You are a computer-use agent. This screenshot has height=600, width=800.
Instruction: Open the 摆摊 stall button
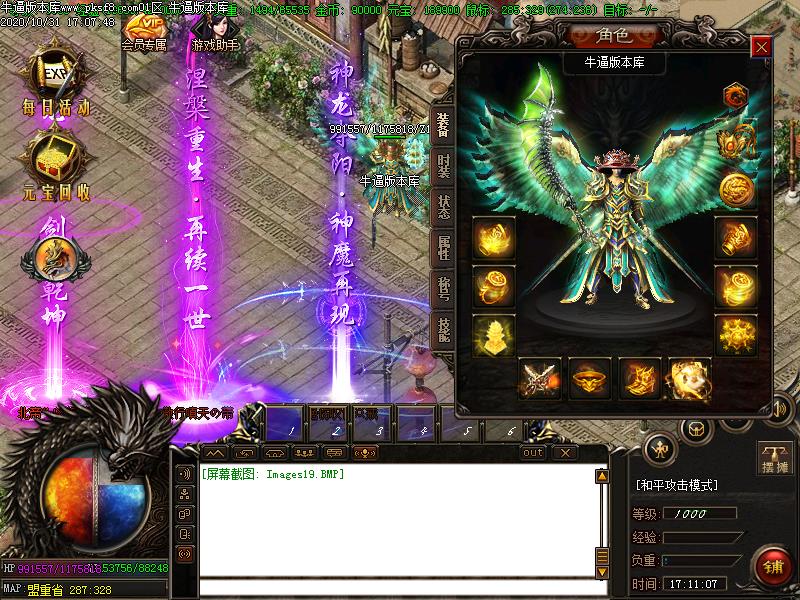tap(775, 459)
